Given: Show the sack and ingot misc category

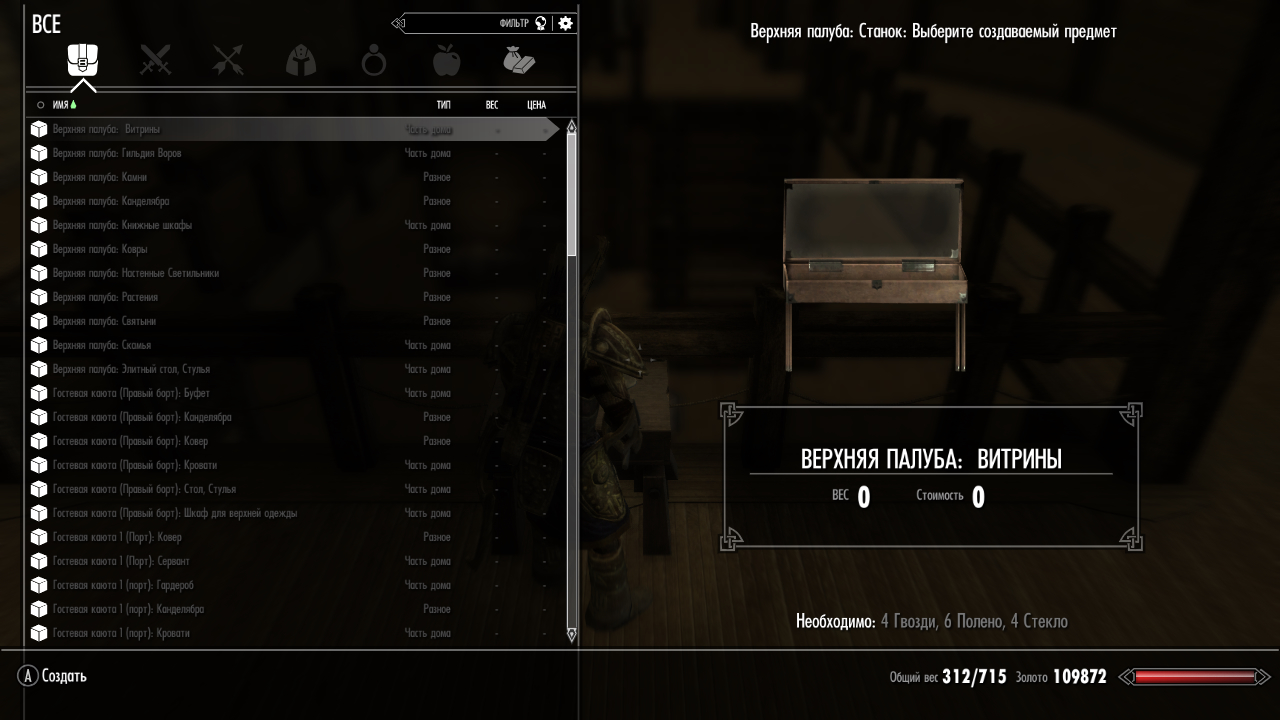Looking at the screenshot, I should pyautogui.click(x=519, y=61).
